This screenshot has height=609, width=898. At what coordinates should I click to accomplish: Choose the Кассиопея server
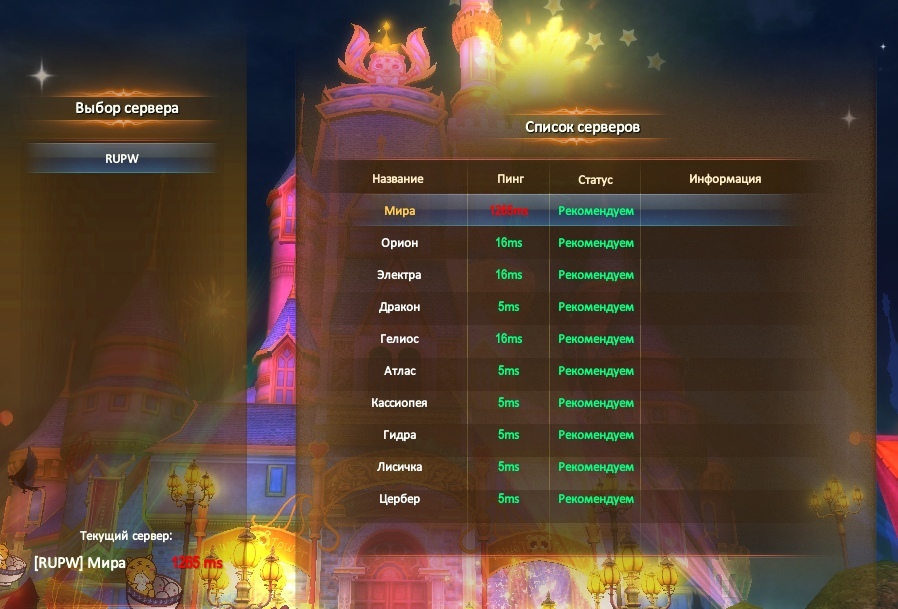point(399,403)
